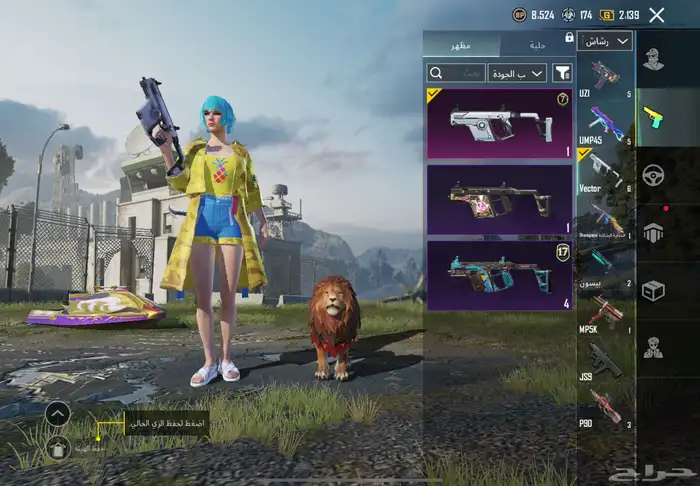Choose the MP5K in the weapon list
This screenshot has height=486, width=700.
pos(606,316)
